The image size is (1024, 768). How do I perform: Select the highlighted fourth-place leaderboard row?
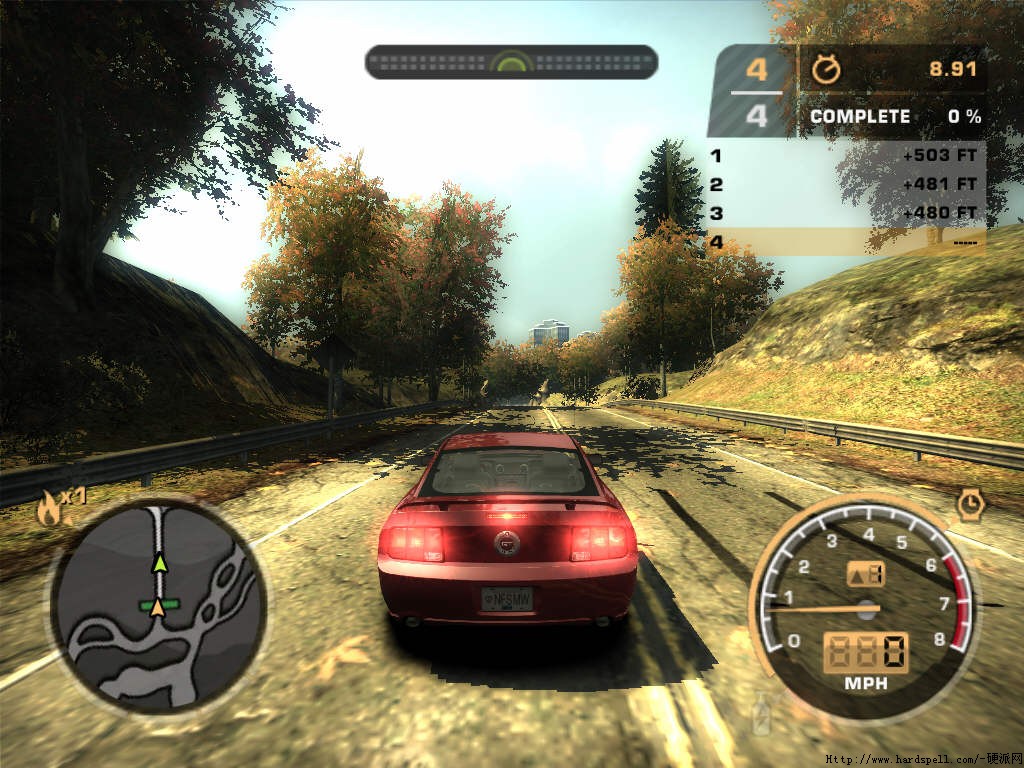coord(845,241)
